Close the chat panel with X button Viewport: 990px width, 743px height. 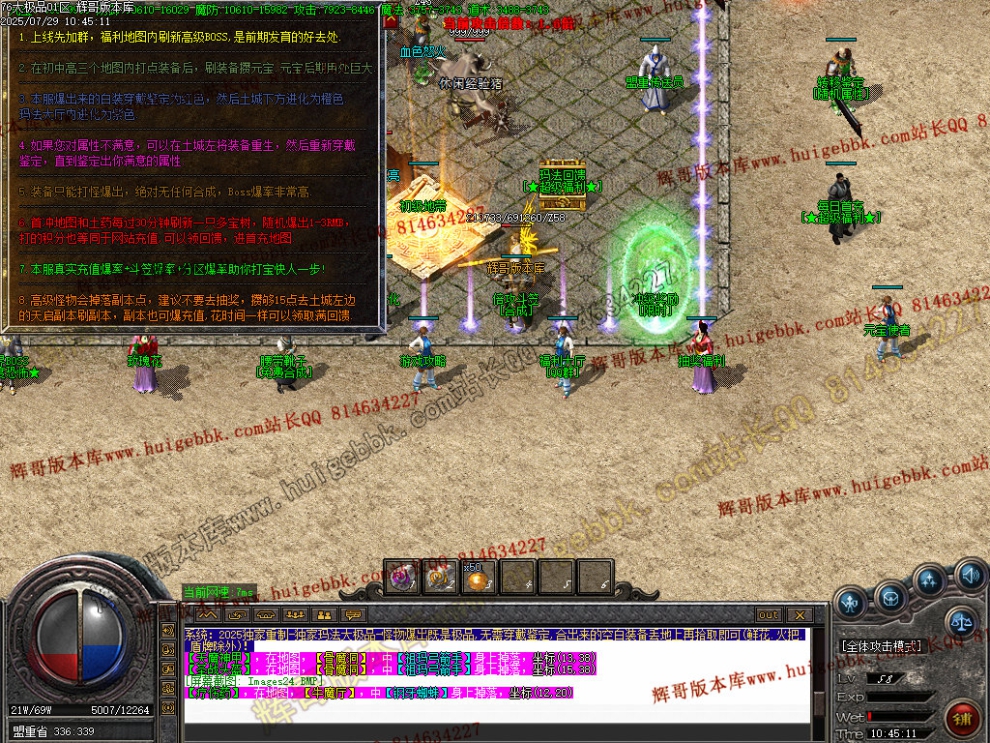coord(799,614)
